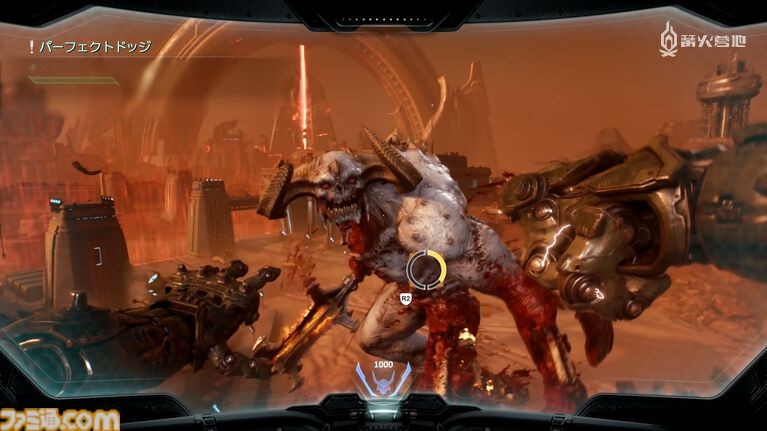Select the パーフェクトドッジ challenge notification

(x=88, y=47)
